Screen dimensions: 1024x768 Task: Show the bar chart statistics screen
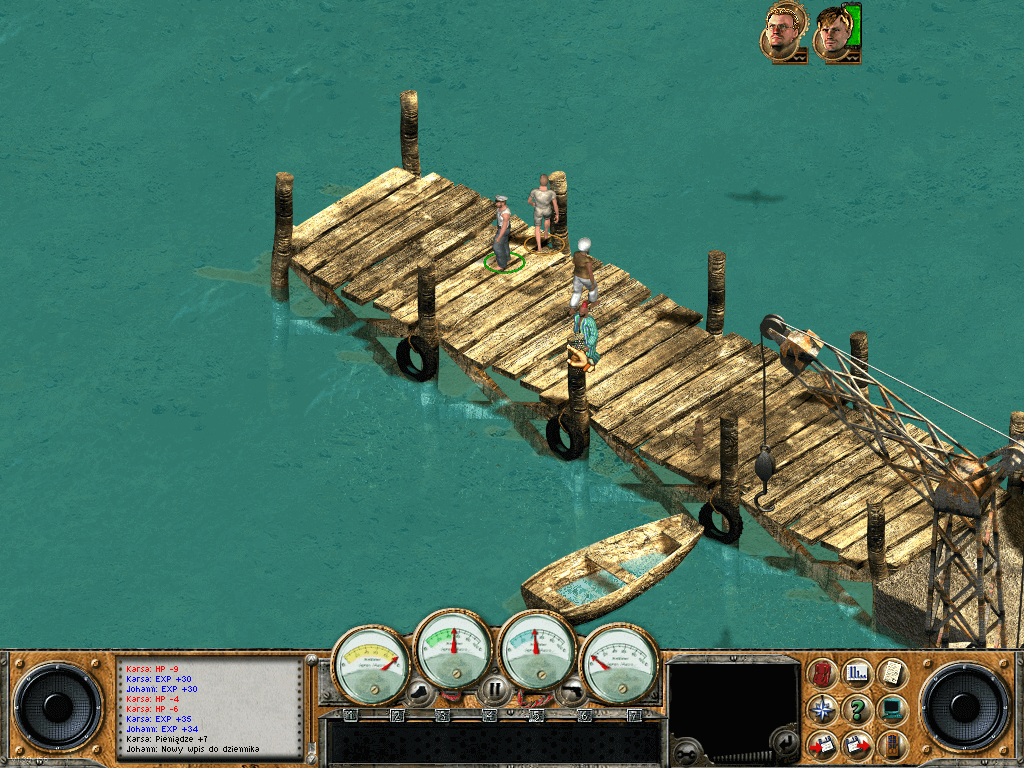(858, 673)
